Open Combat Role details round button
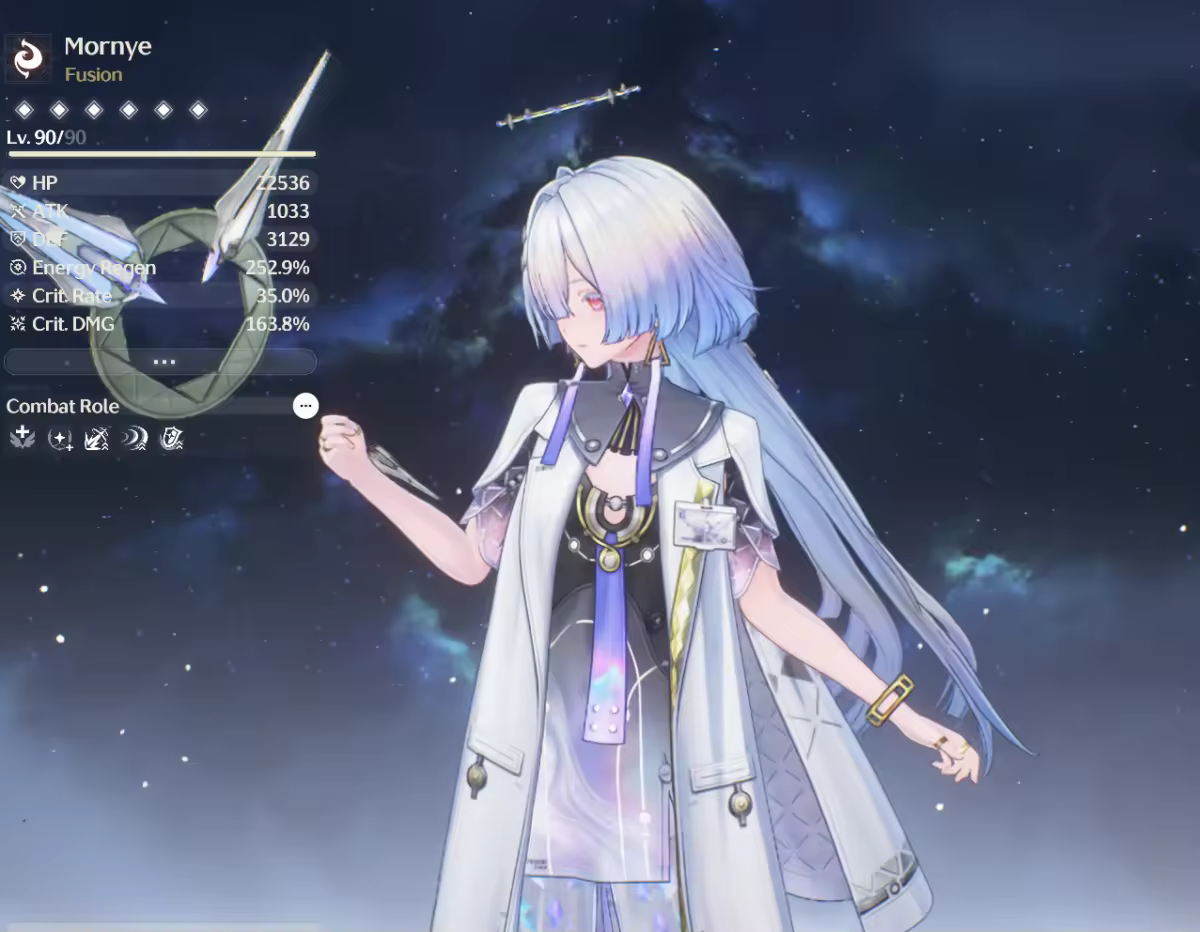The height and width of the screenshot is (932, 1200). (x=305, y=406)
